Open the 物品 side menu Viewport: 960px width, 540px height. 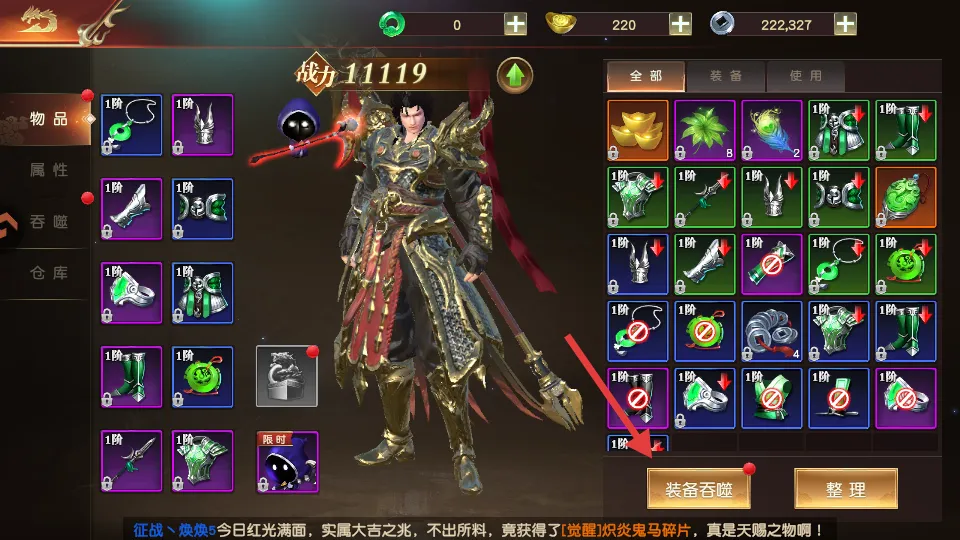48,119
